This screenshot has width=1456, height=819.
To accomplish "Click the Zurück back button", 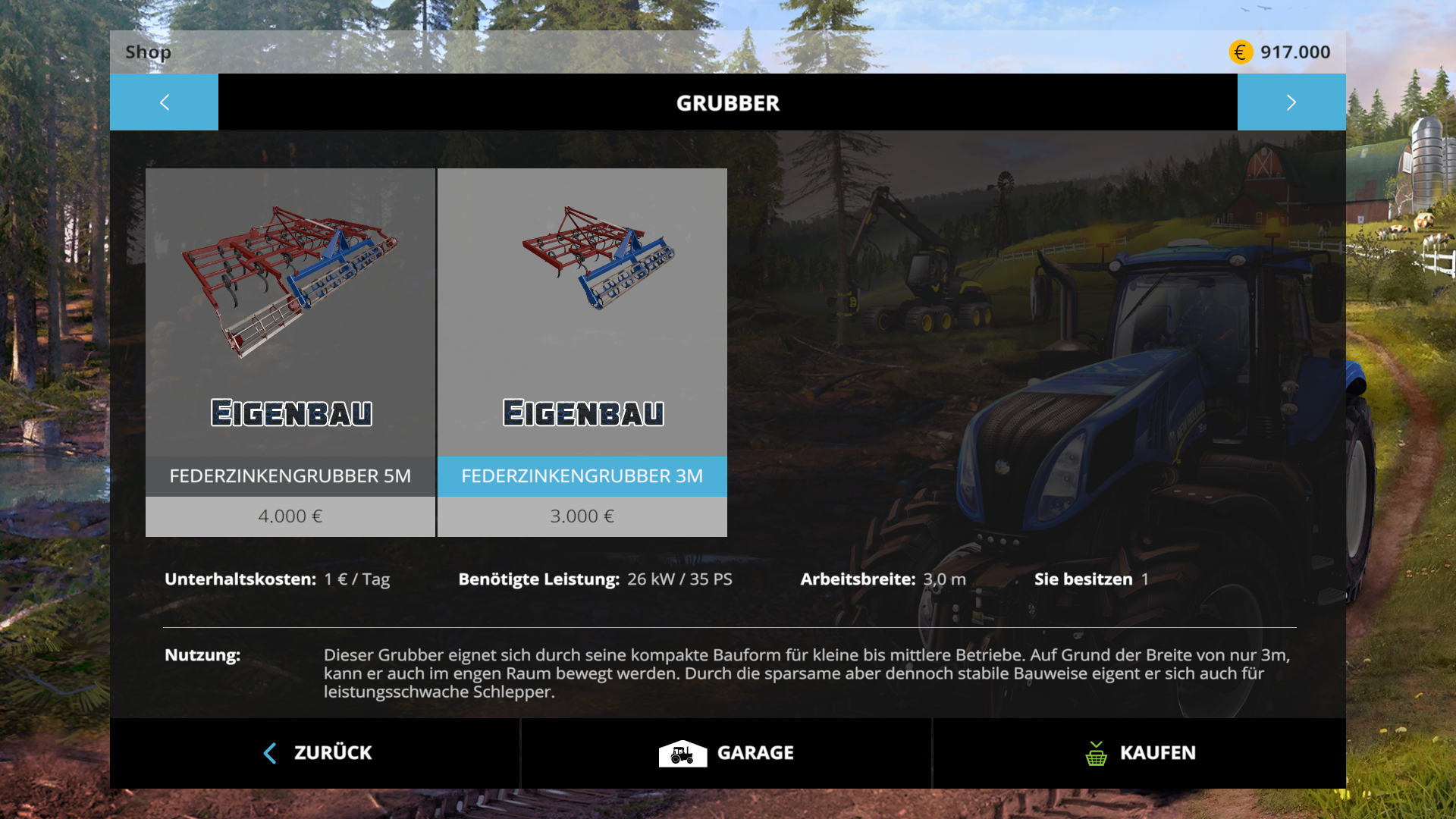I will [x=316, y=753].
